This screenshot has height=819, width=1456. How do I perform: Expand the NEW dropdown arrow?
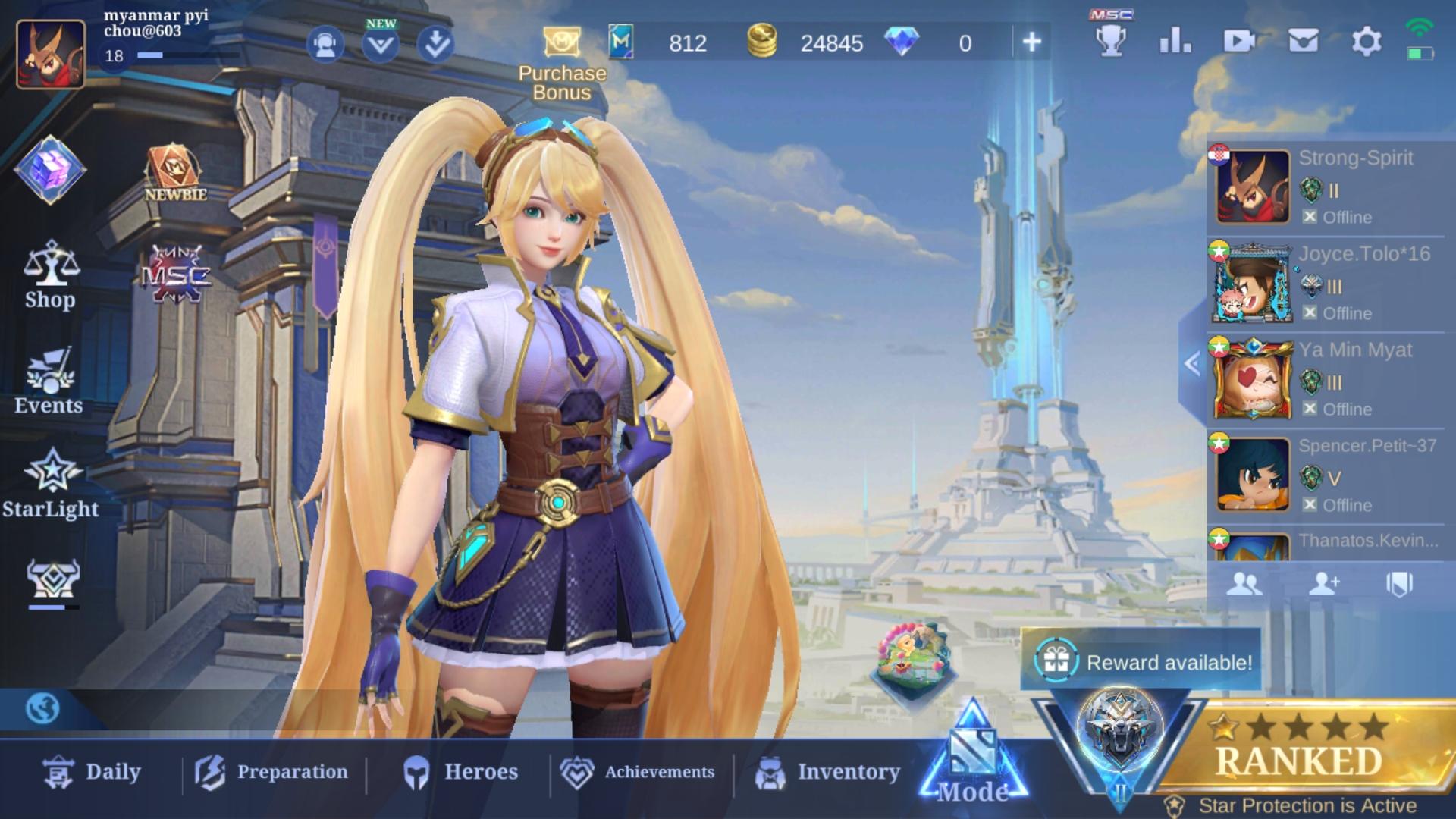tap(381, 43)
